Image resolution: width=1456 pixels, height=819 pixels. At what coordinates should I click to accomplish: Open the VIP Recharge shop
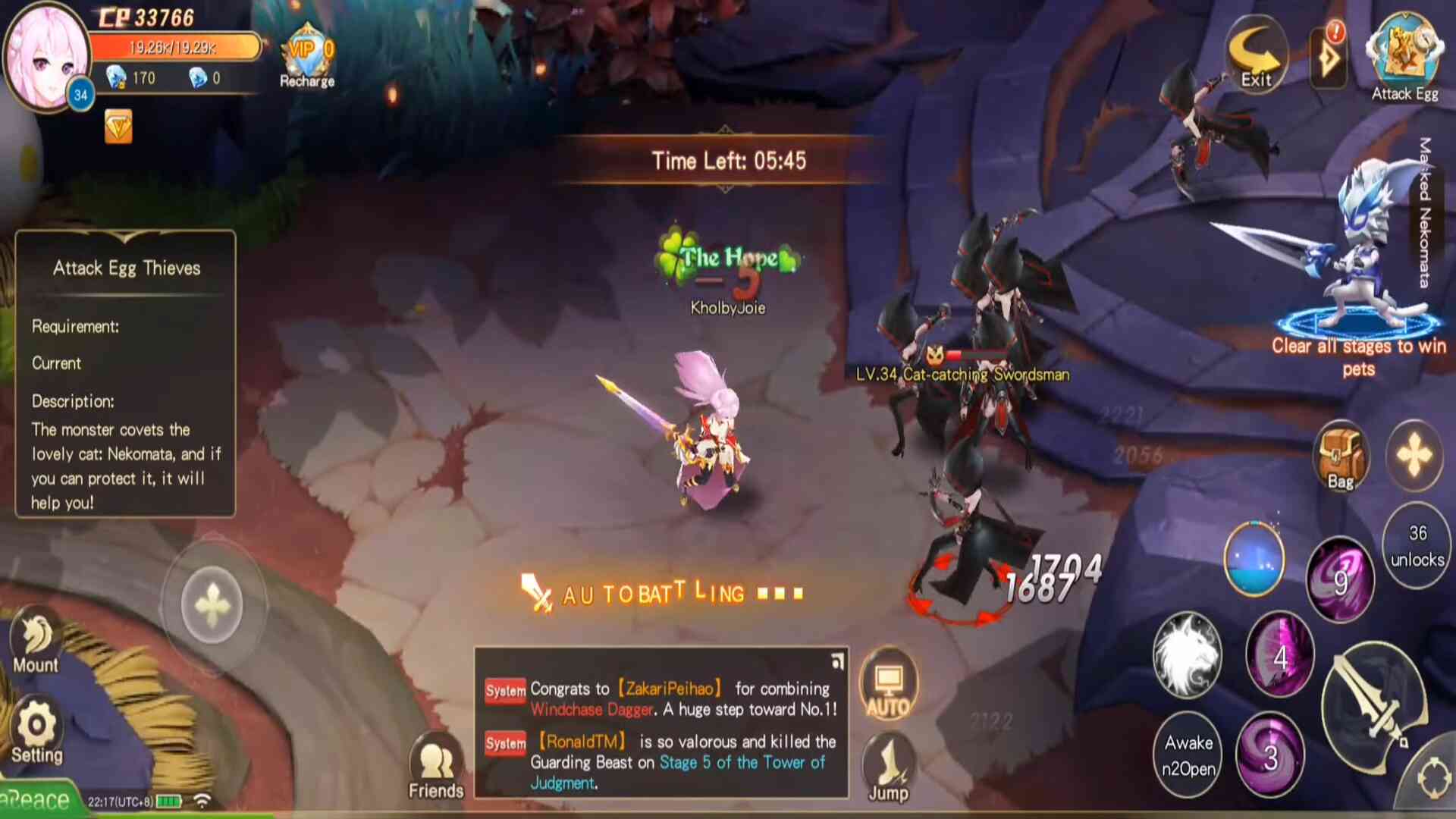click(307, 57)
